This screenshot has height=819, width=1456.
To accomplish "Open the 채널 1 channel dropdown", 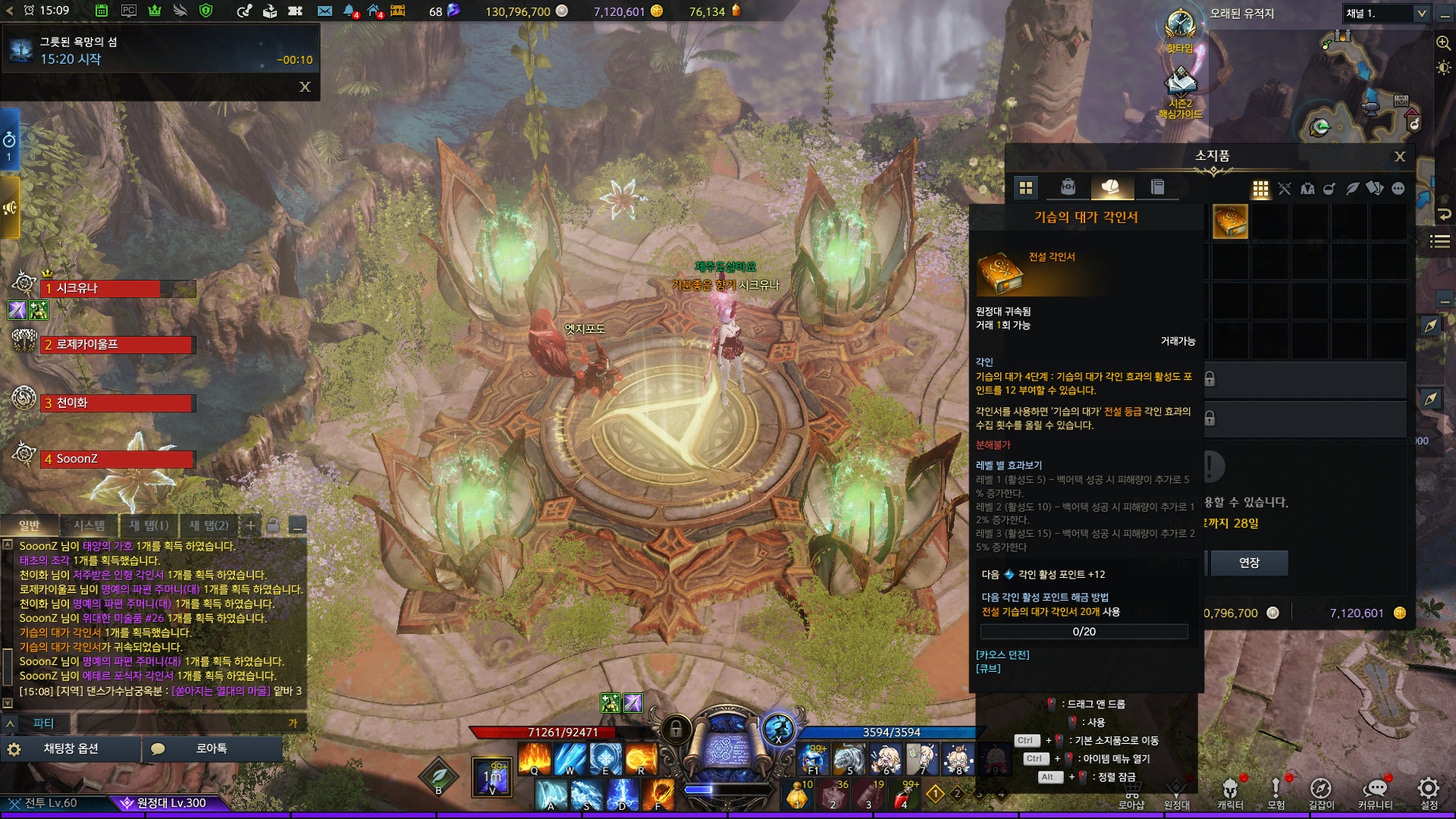I will click(1385, 13).
